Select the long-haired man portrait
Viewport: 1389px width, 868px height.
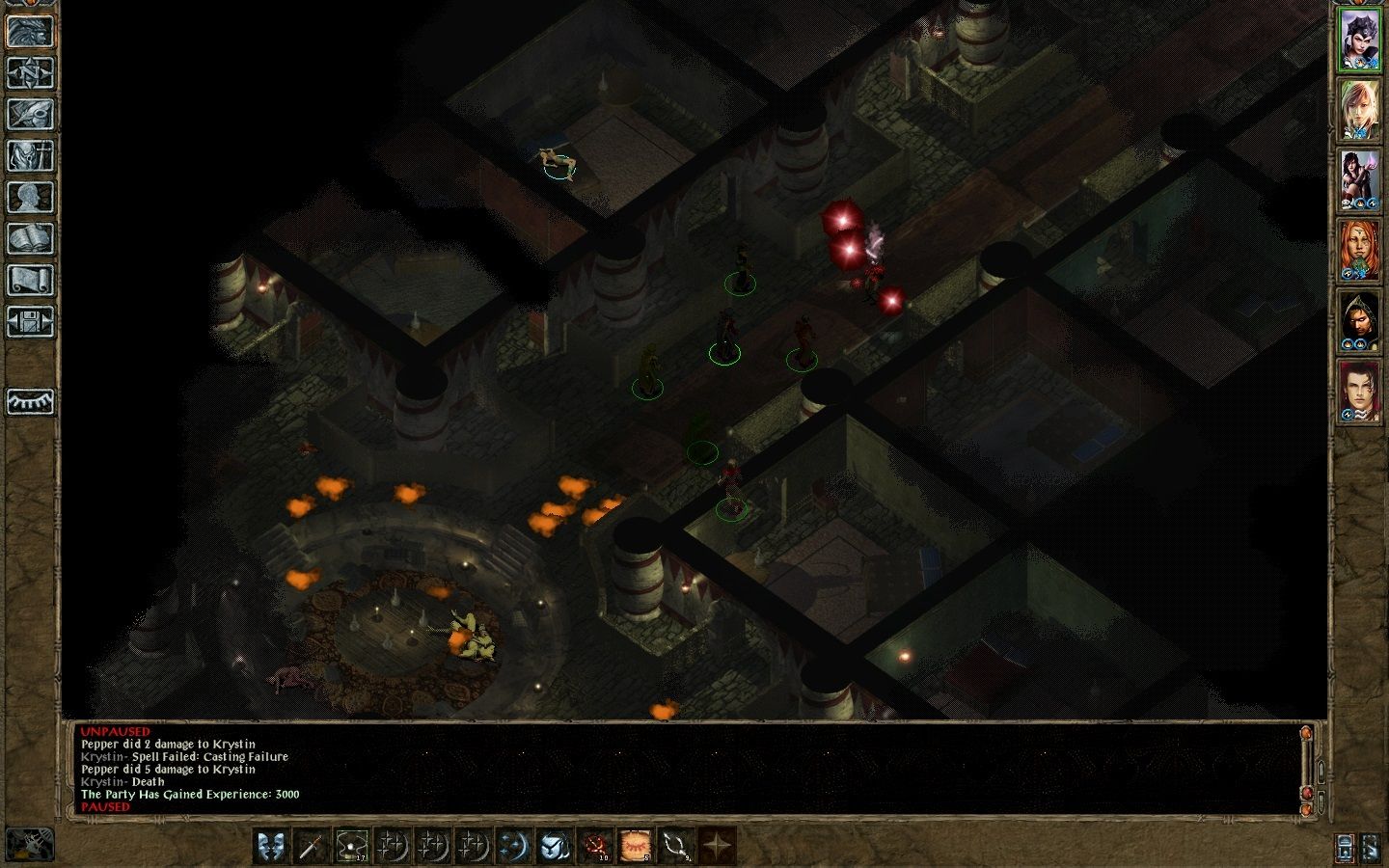[1359, 393]
